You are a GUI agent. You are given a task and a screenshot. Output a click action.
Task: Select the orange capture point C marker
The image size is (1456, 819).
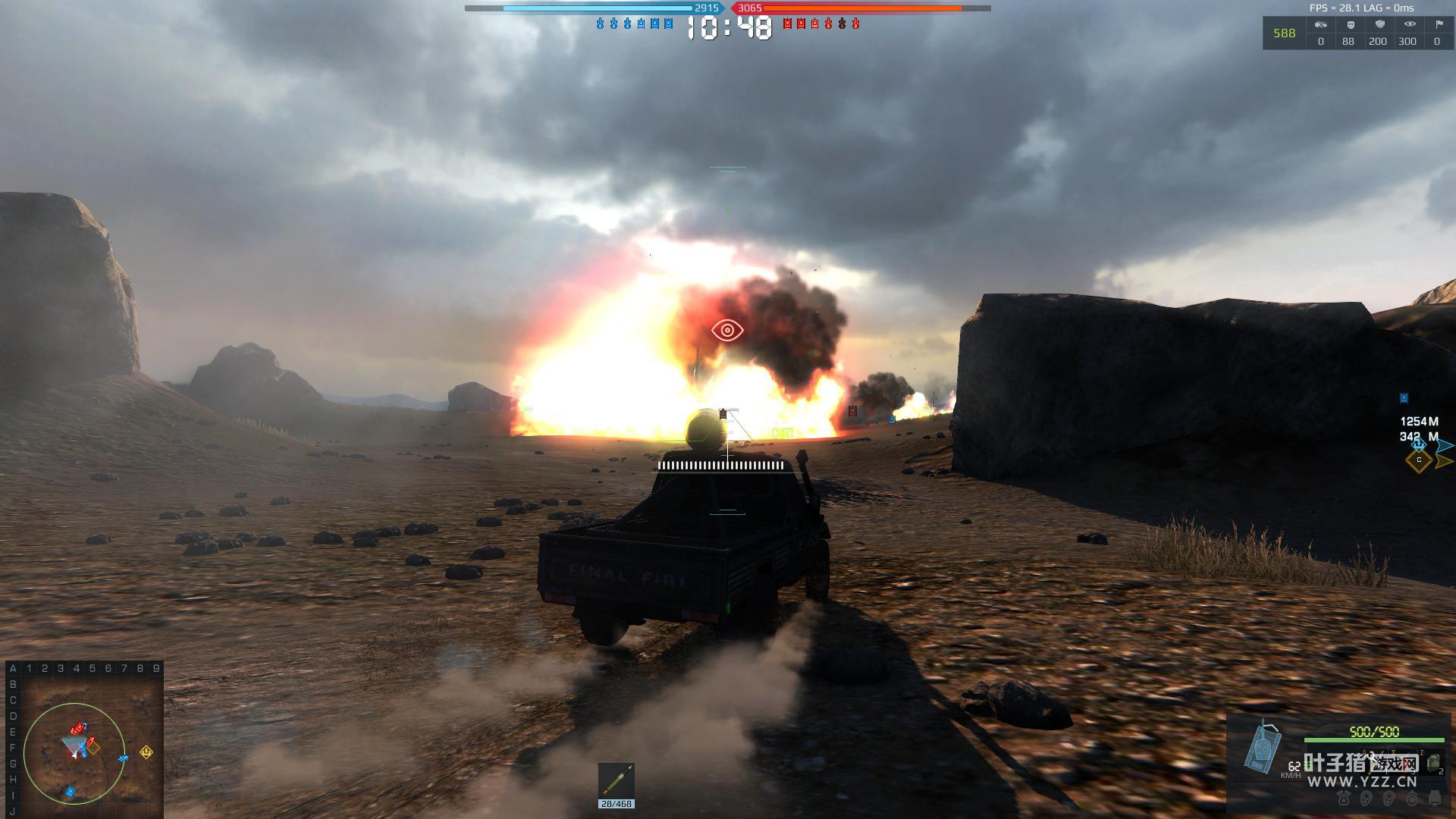pyautogui.click(x=1419, y=460)
